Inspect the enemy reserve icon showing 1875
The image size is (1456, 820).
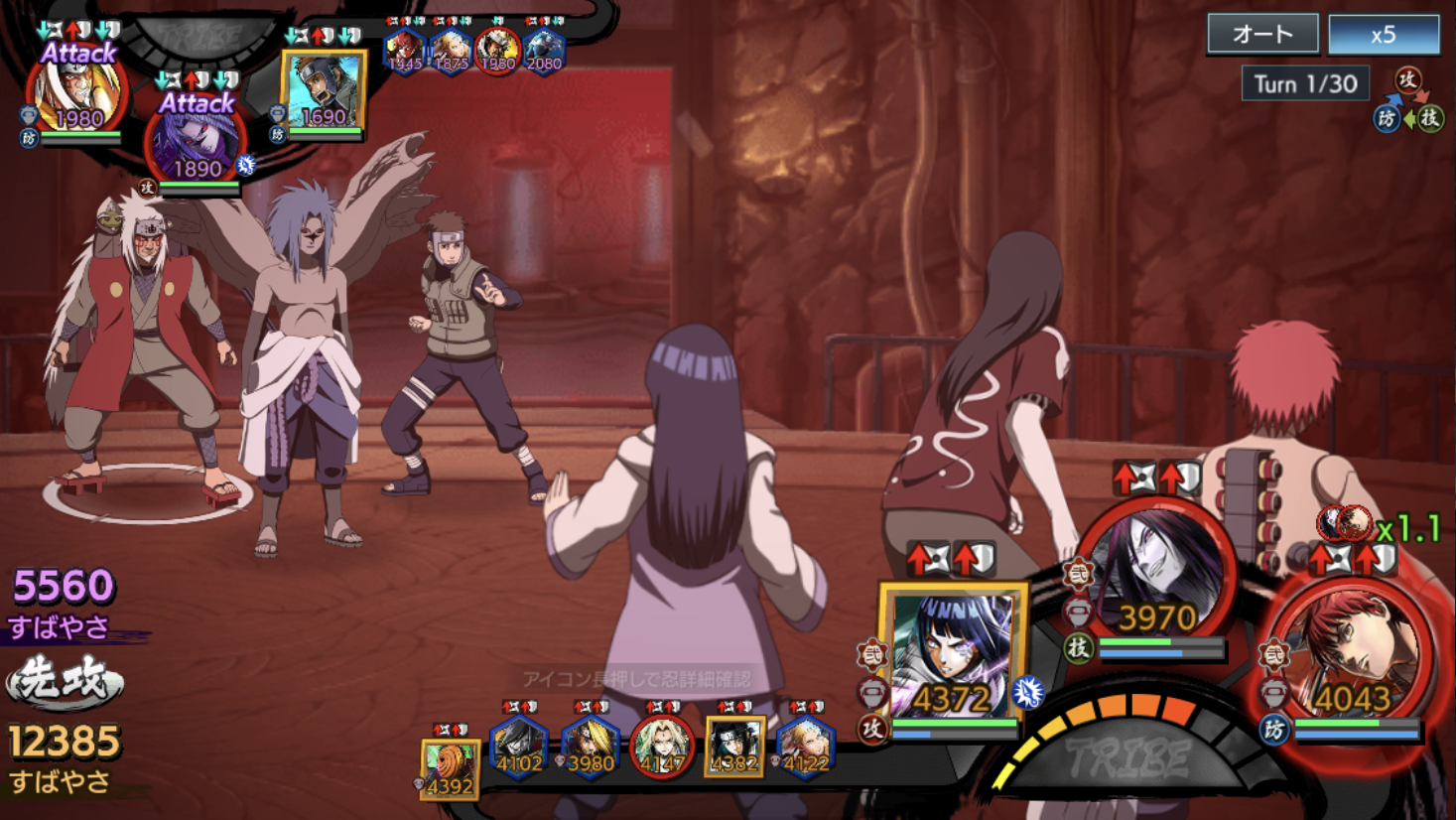tap(451, 50)
